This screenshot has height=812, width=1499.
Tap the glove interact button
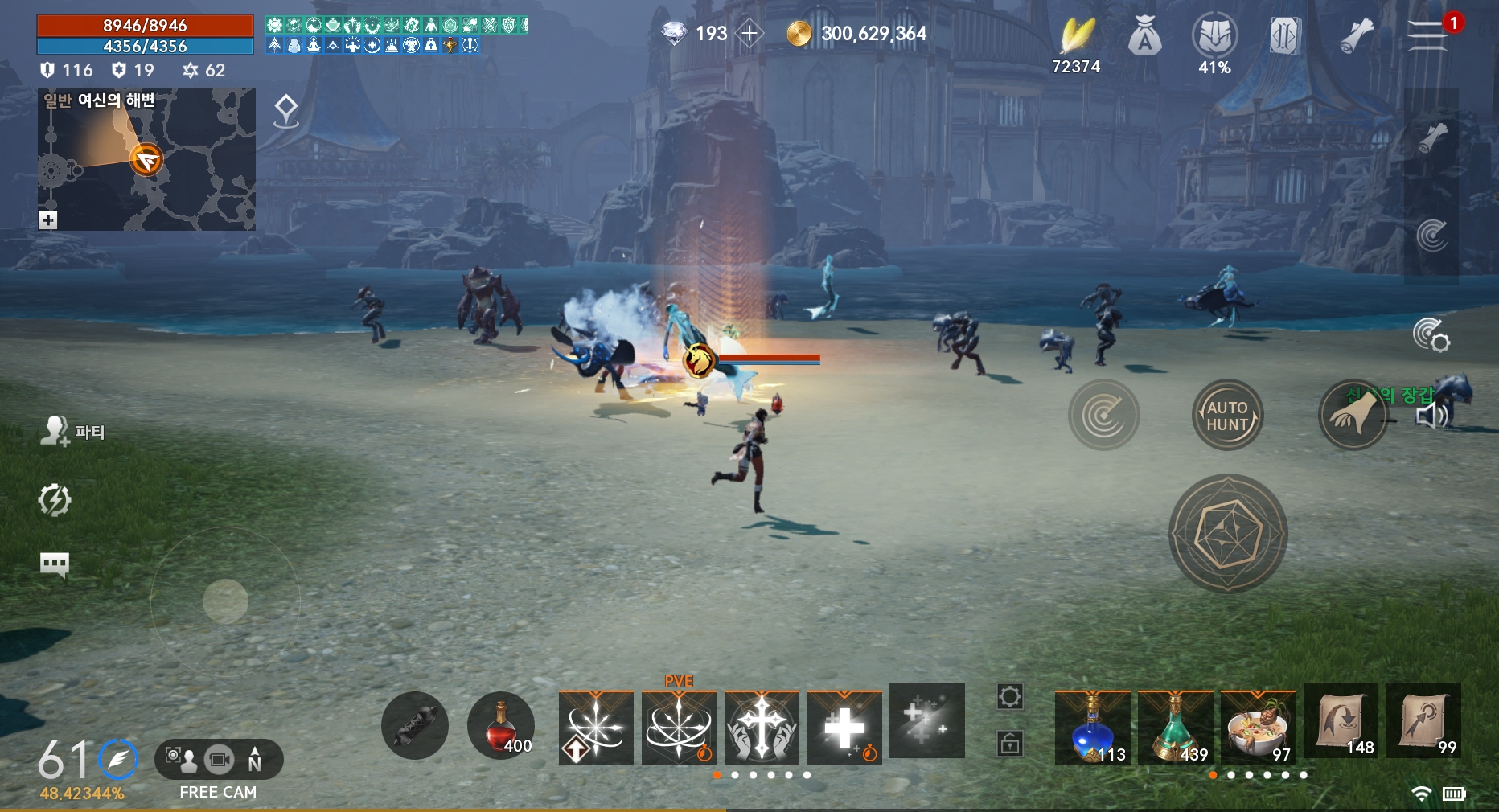pyautogui.click(x=1353, y=416)
